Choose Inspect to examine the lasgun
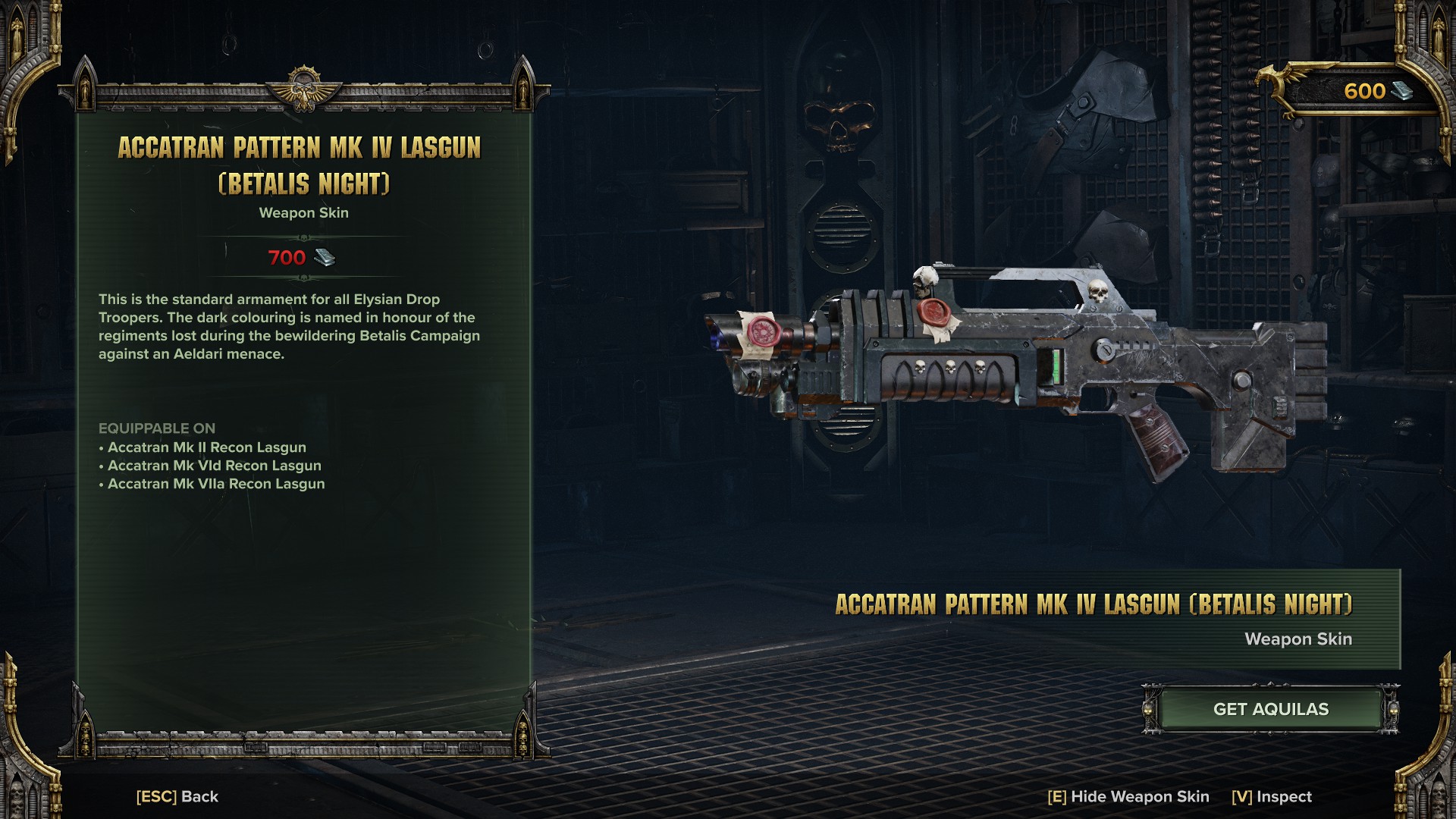Screen dimensions: 1456x819 [1271, 796]
